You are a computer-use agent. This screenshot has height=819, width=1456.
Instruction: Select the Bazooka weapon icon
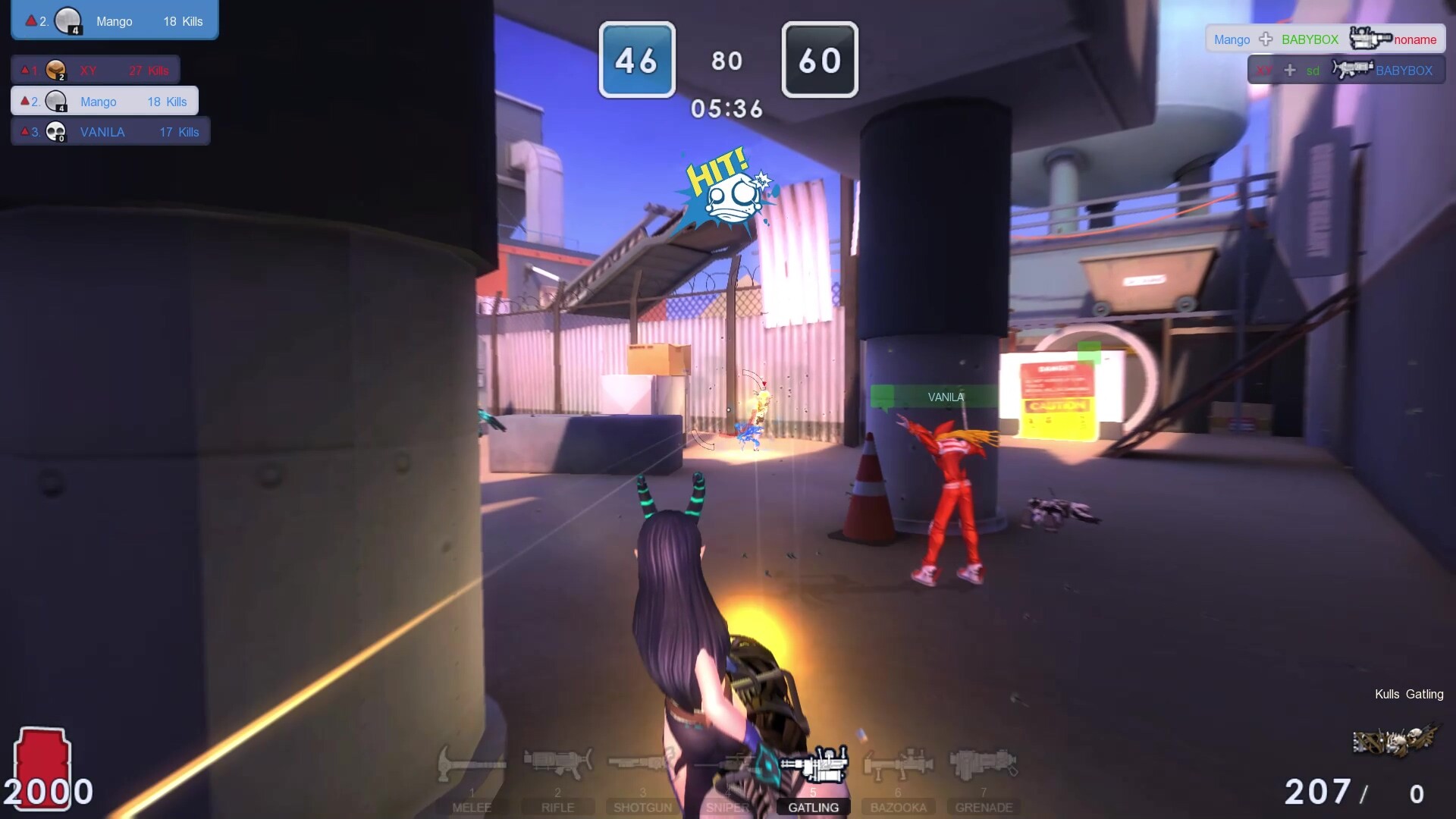[899, 764]
